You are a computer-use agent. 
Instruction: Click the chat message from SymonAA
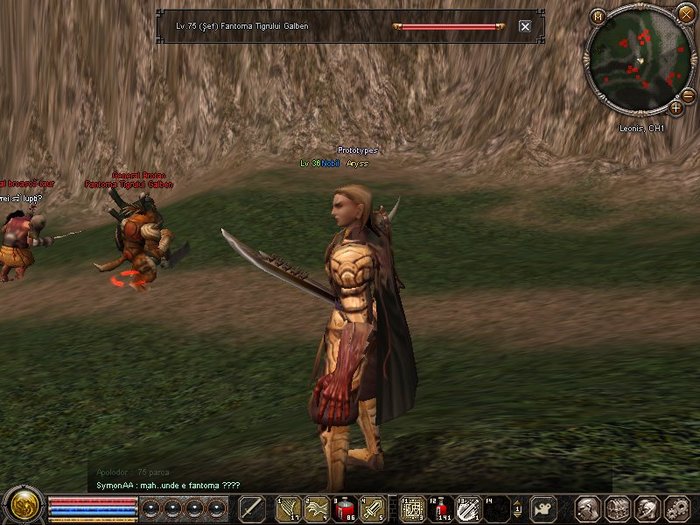click(x=167, y=485)
